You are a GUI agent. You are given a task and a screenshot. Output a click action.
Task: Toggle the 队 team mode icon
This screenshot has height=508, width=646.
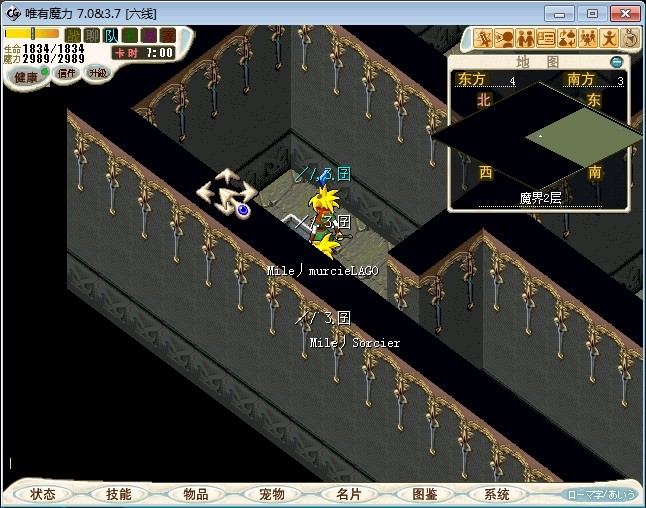tap(112, 35)
